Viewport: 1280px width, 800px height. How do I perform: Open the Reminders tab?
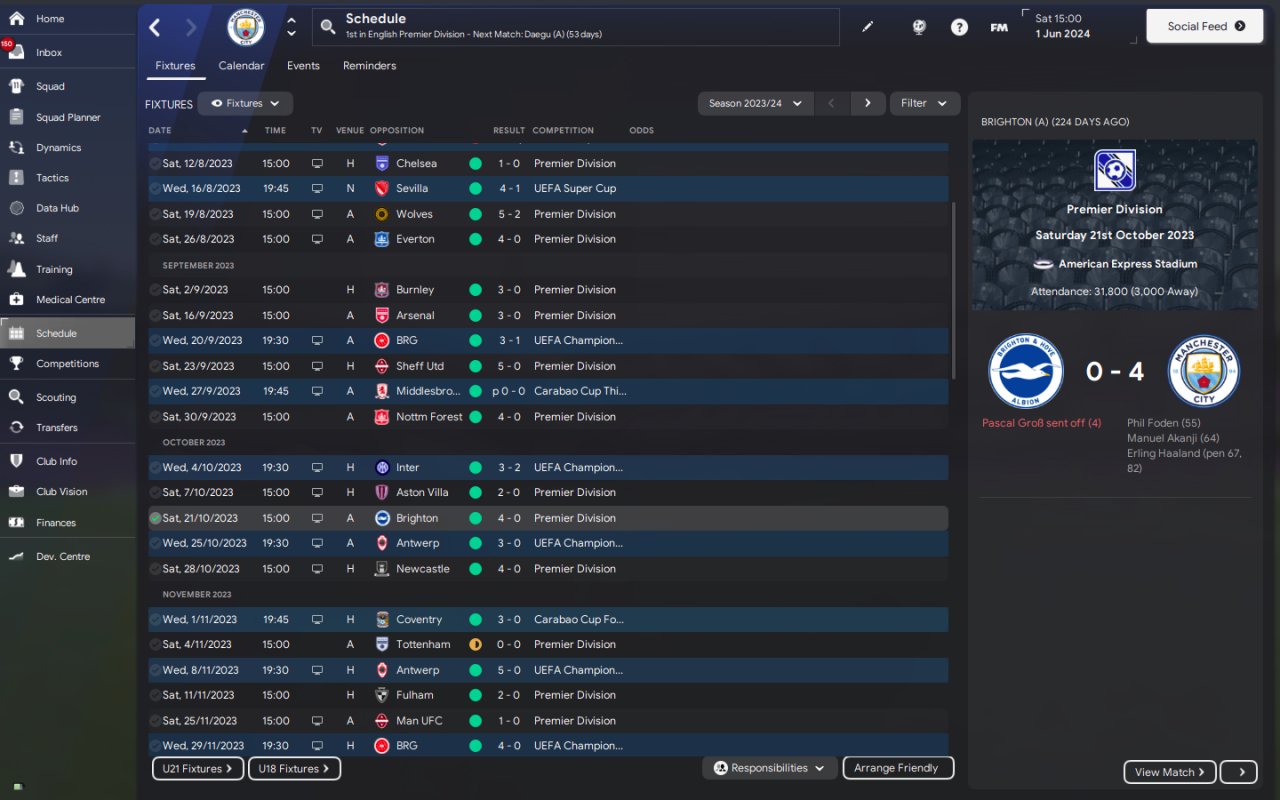[x=369, y=66]
